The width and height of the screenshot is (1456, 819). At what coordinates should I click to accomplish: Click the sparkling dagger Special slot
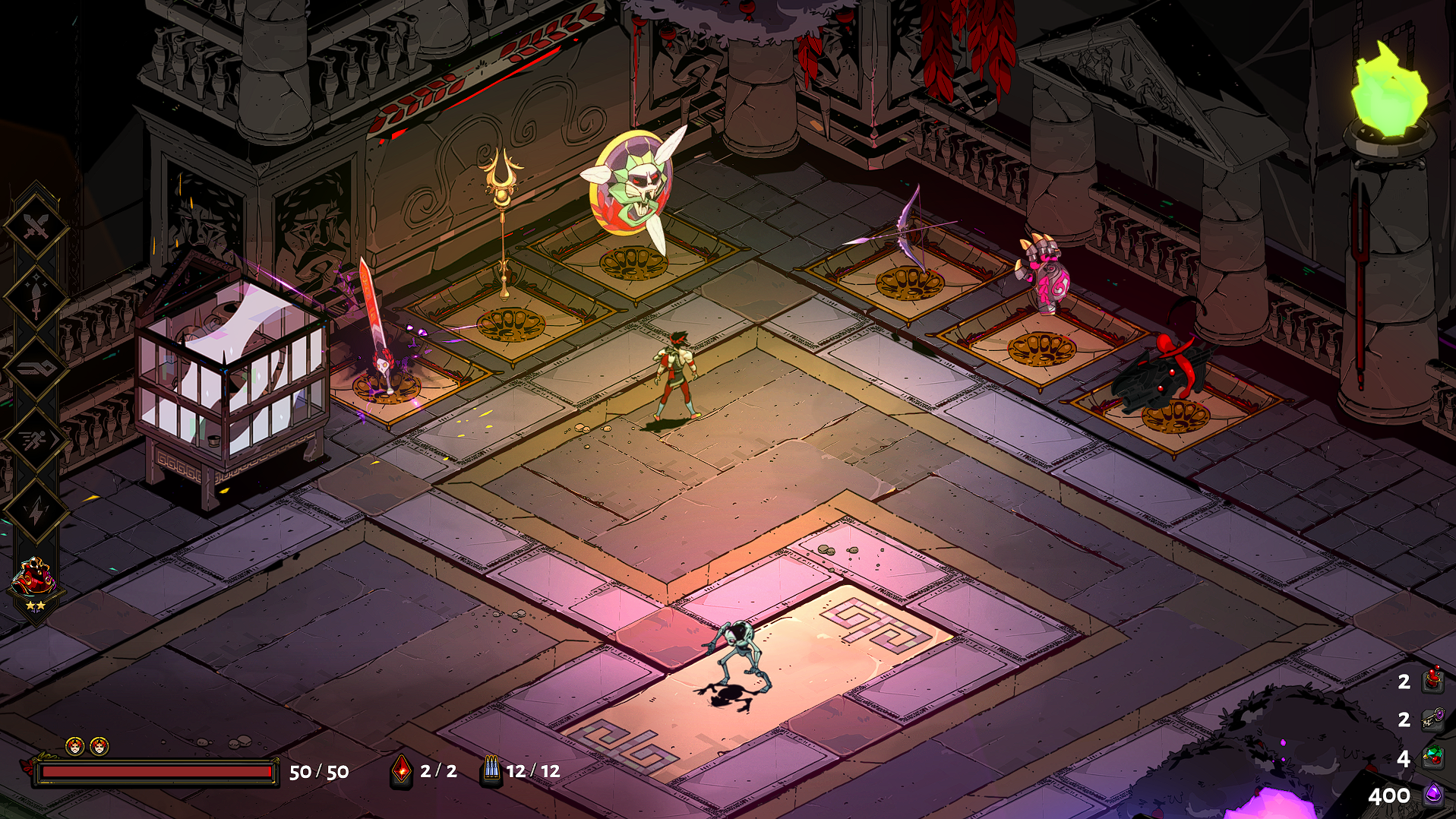tap(35, 297)
